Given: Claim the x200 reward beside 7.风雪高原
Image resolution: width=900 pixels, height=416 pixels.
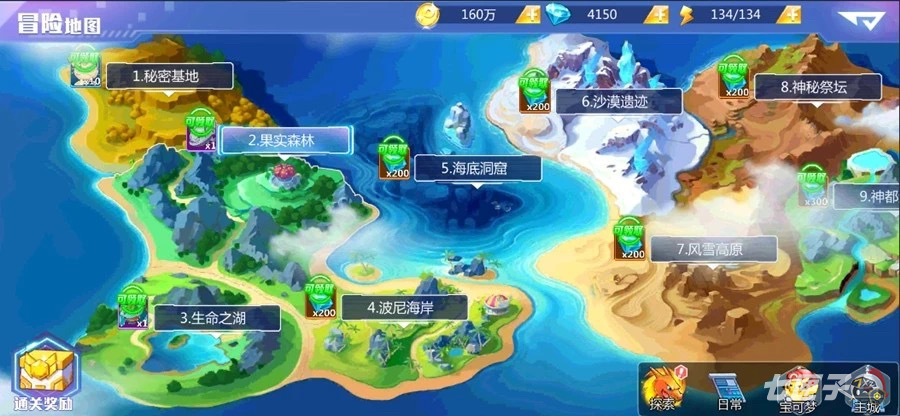Looking at the screenshot, I should click(628, 238).
